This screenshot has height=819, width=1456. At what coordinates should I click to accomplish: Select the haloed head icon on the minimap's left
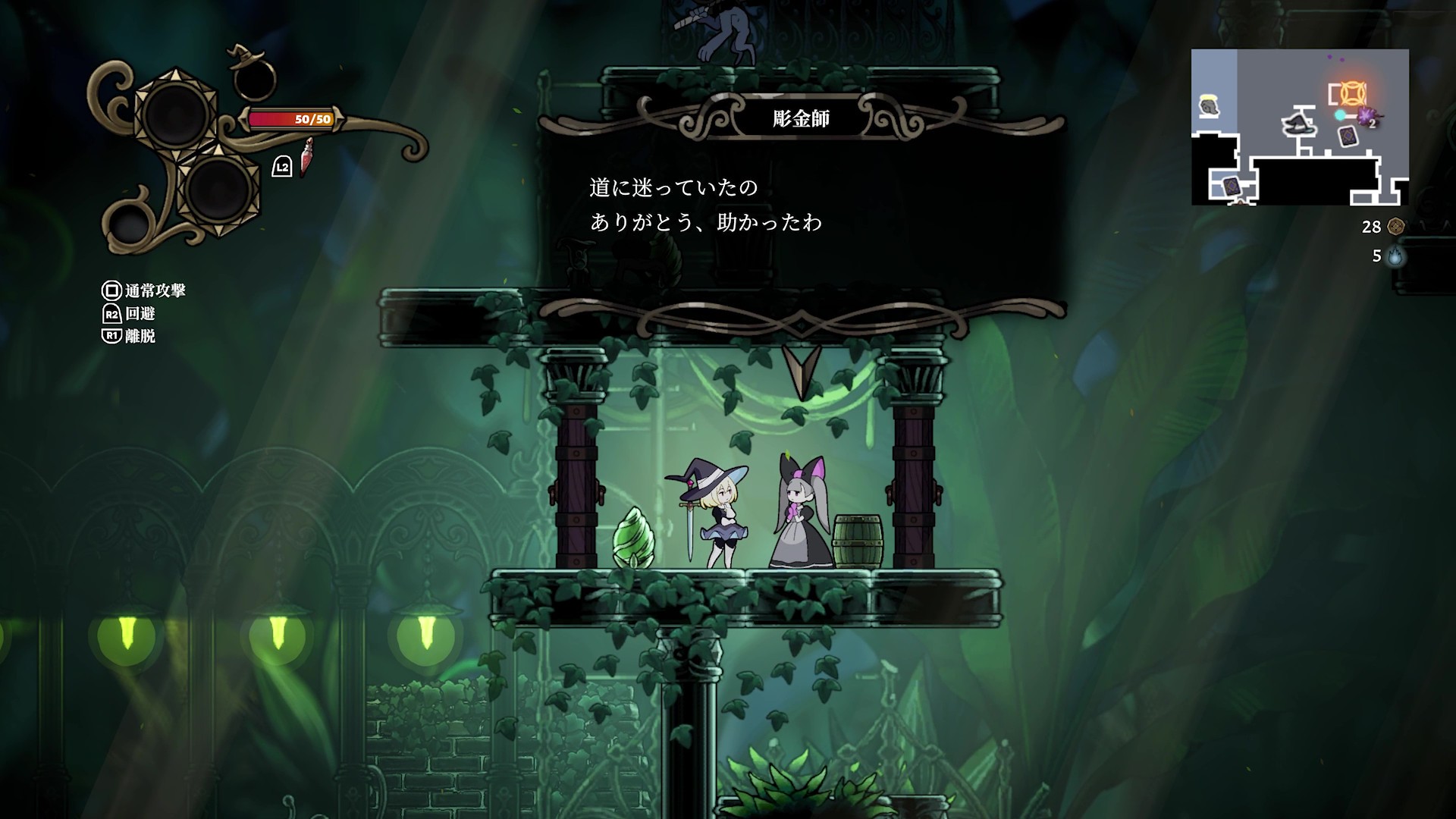[1209, 105]
